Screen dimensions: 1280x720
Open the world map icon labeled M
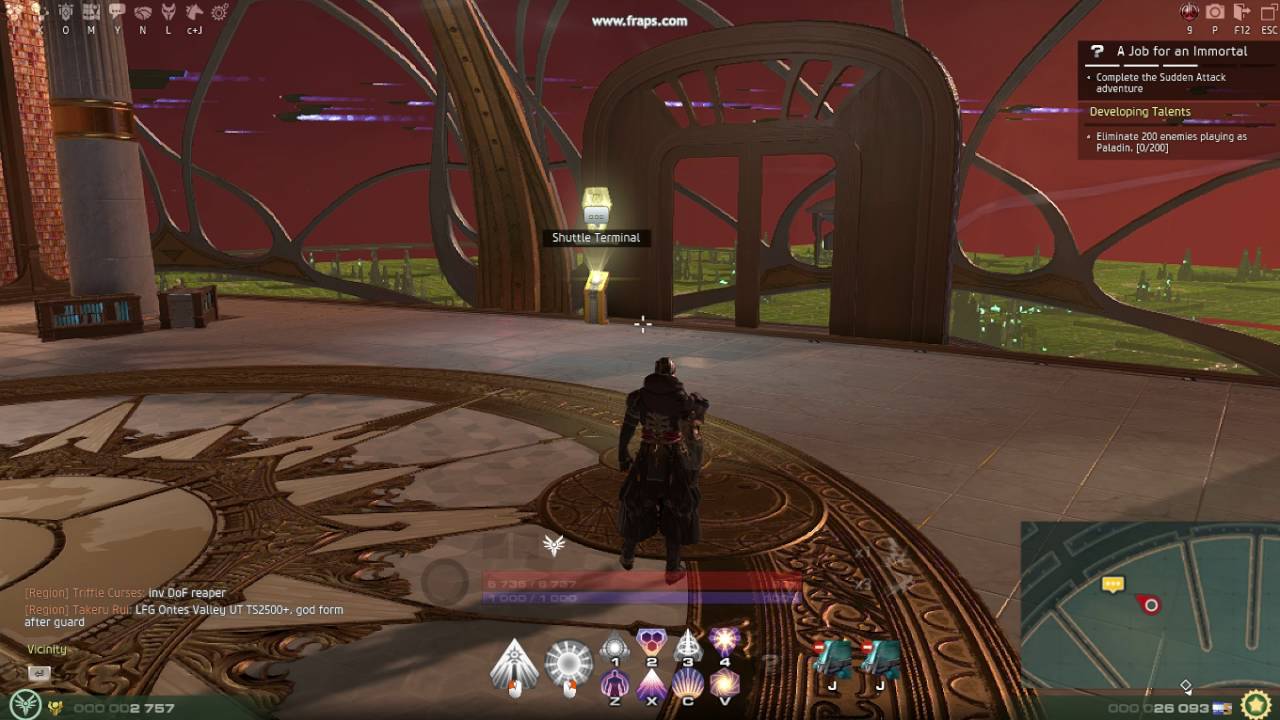point(90,12)
